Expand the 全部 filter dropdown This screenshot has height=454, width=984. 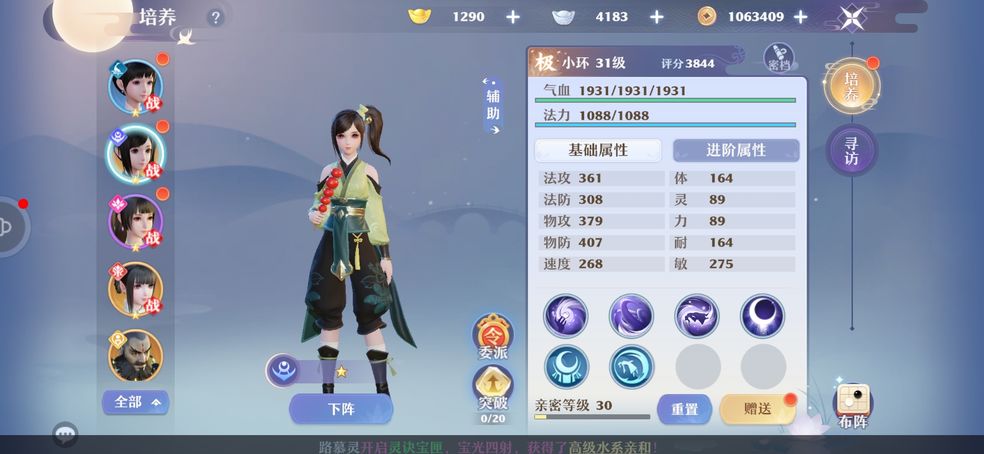point(135,402)
